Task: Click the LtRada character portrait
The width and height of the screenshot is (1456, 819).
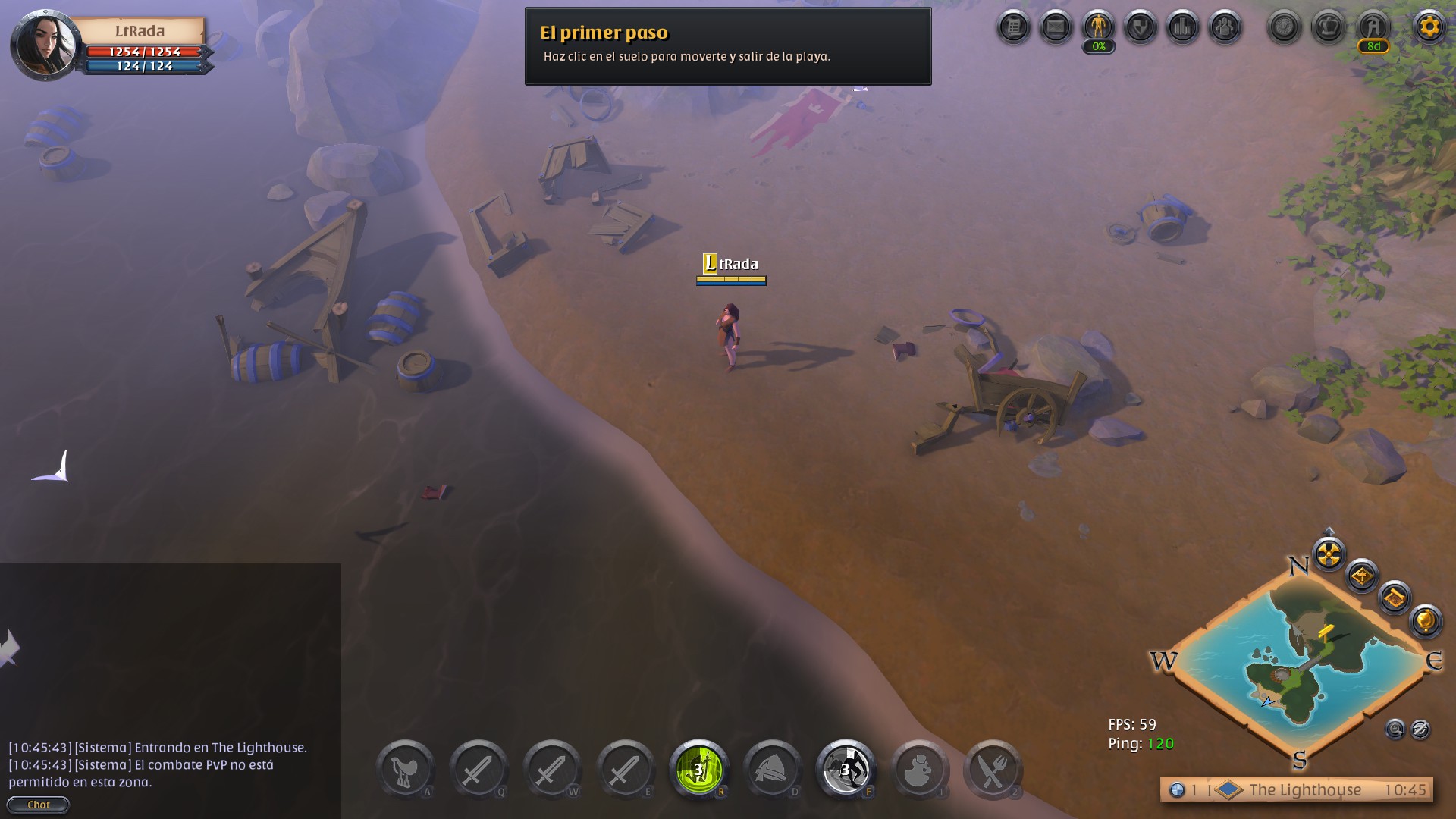Action: tap(46, 45)
